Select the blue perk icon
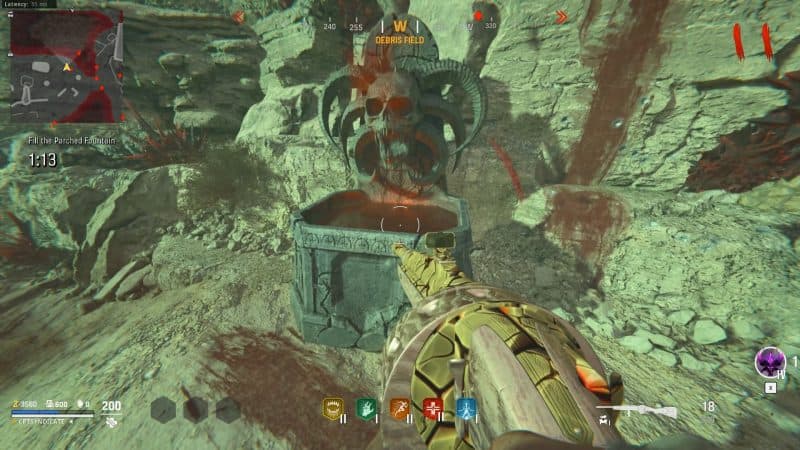The image size is (800, 450). pyautogui.click(x=466, y=408)
